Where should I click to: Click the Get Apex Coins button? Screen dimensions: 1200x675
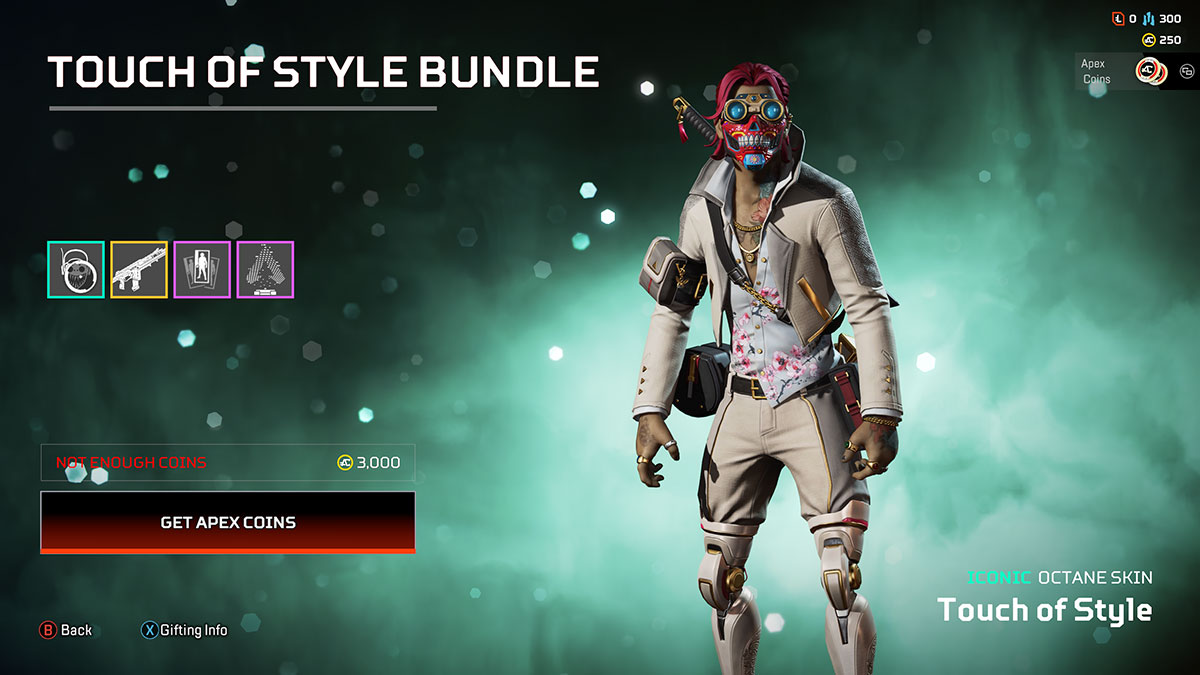pos(228,522)
